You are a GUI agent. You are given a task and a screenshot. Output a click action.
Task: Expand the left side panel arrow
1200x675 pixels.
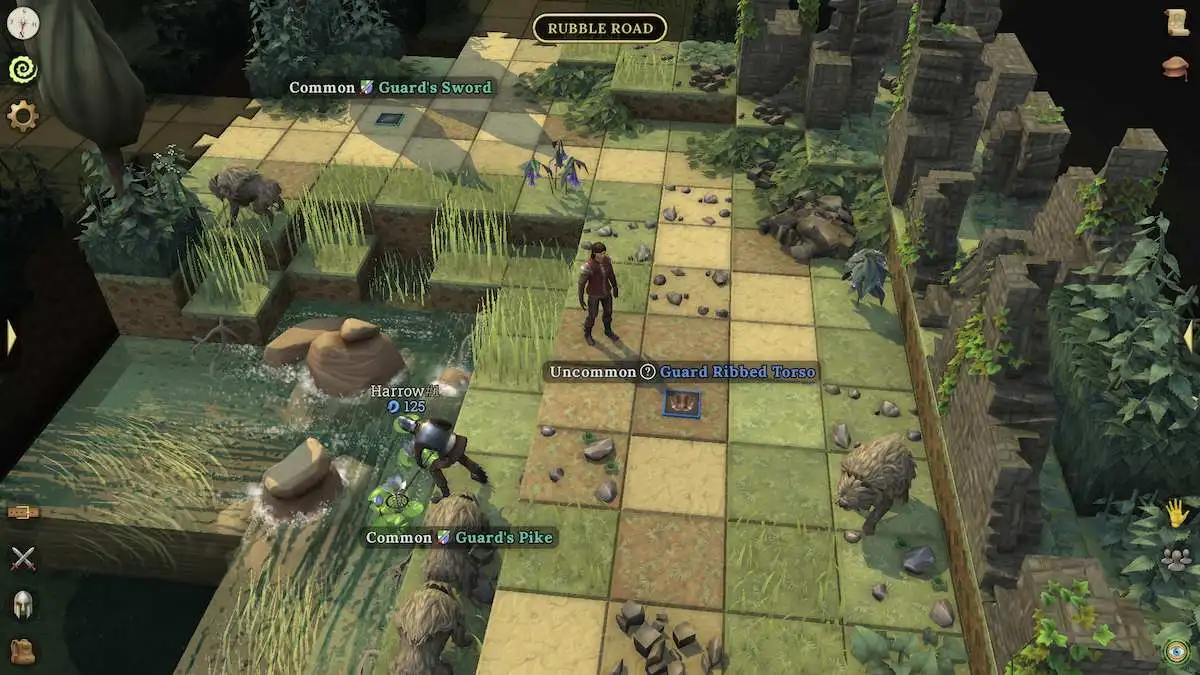click(x=11, y=337)
